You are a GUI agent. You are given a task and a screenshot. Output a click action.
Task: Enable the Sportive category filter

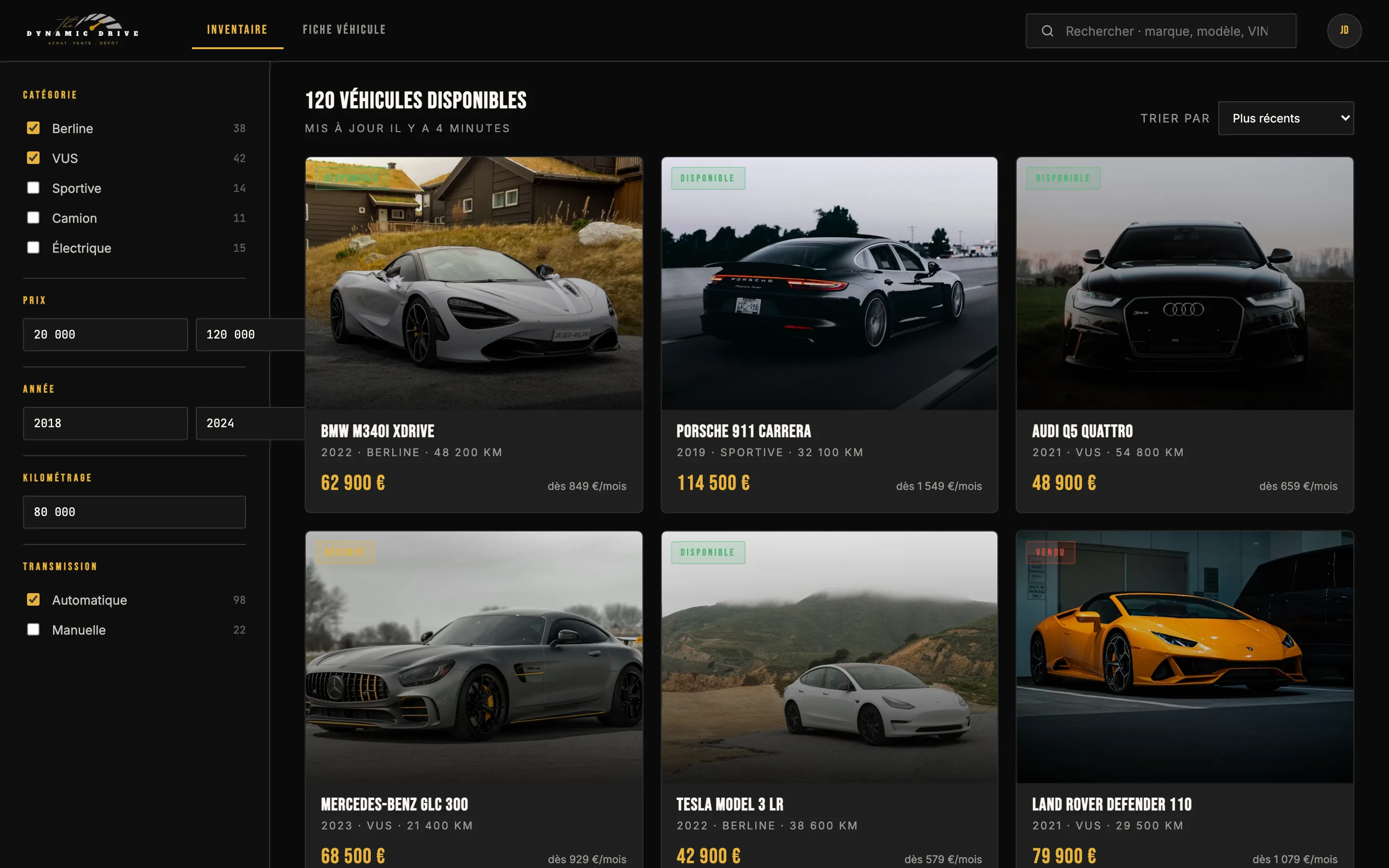33,188
